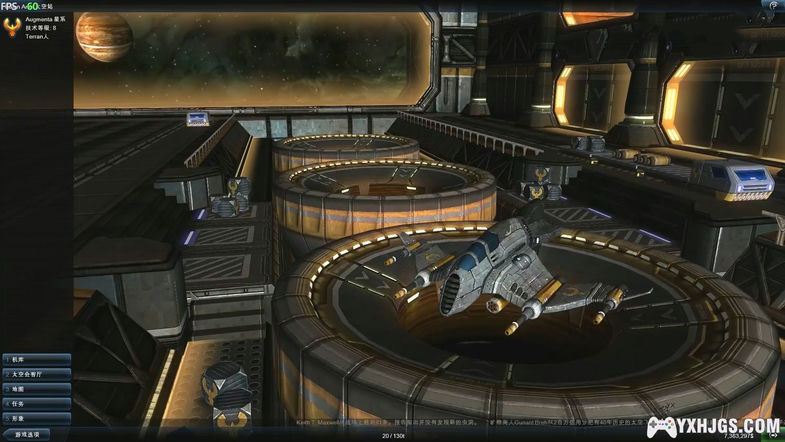Select the 形象 menu entry
The image size is (785, 442).
36,419
